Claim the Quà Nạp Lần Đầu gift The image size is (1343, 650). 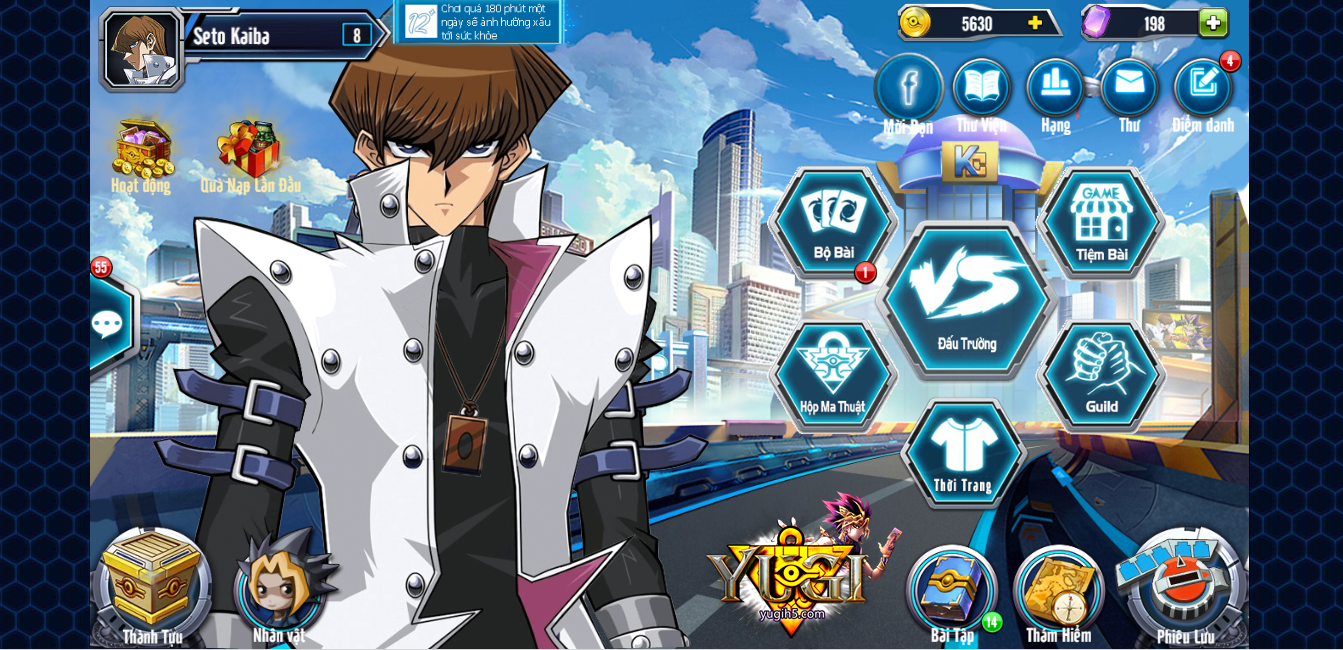coord(250,152)
